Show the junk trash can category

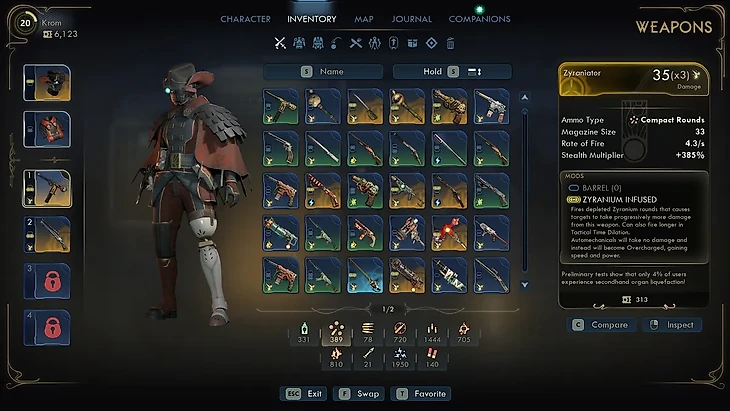(x=450, y=43)
